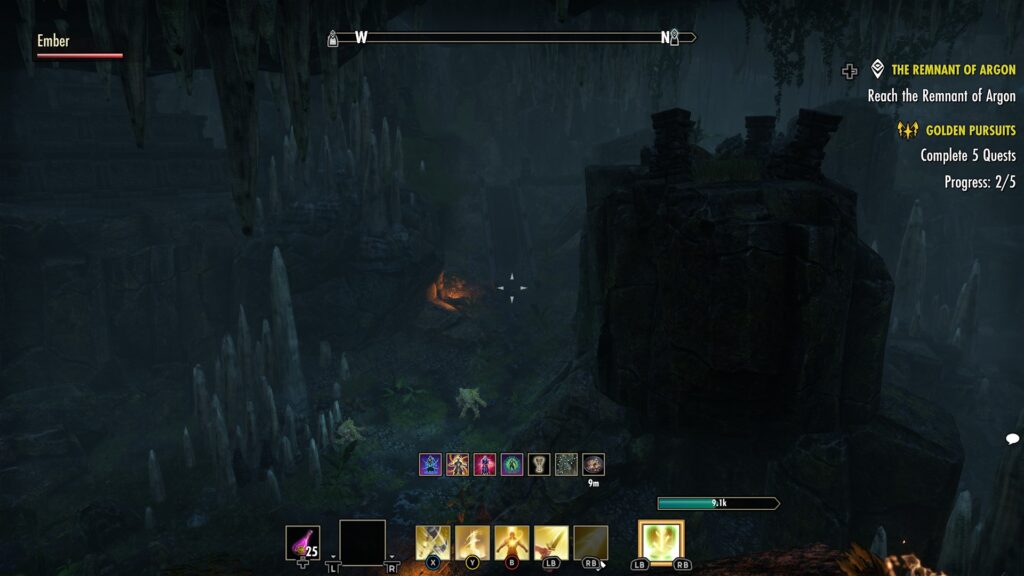
Task: Inspect the green circular buff icon
Action: click(512, 464)
